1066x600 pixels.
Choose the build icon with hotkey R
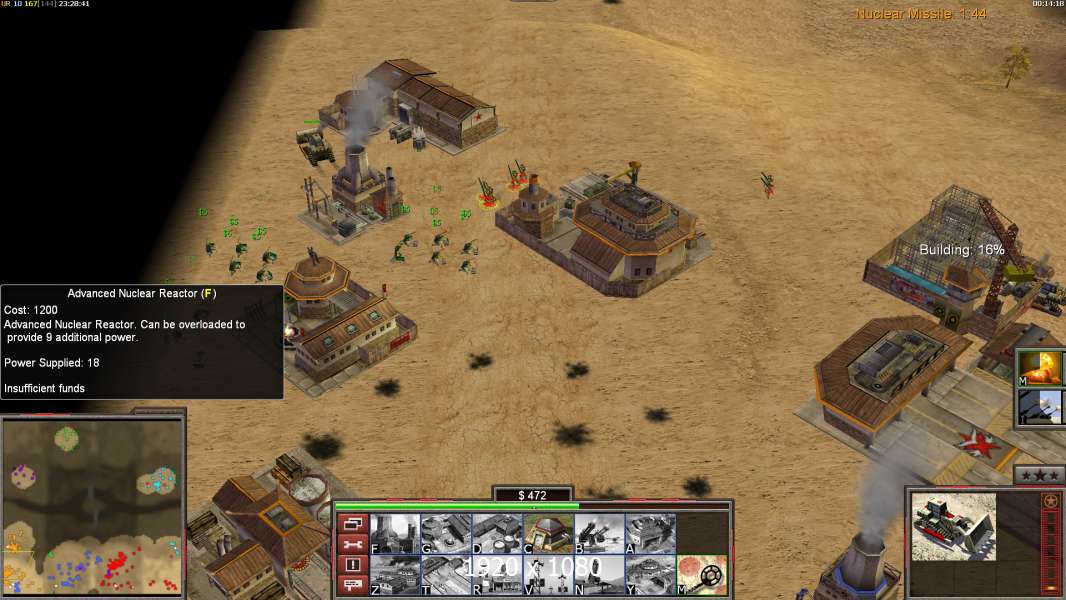pyautogui.click(x=497, y=575)
